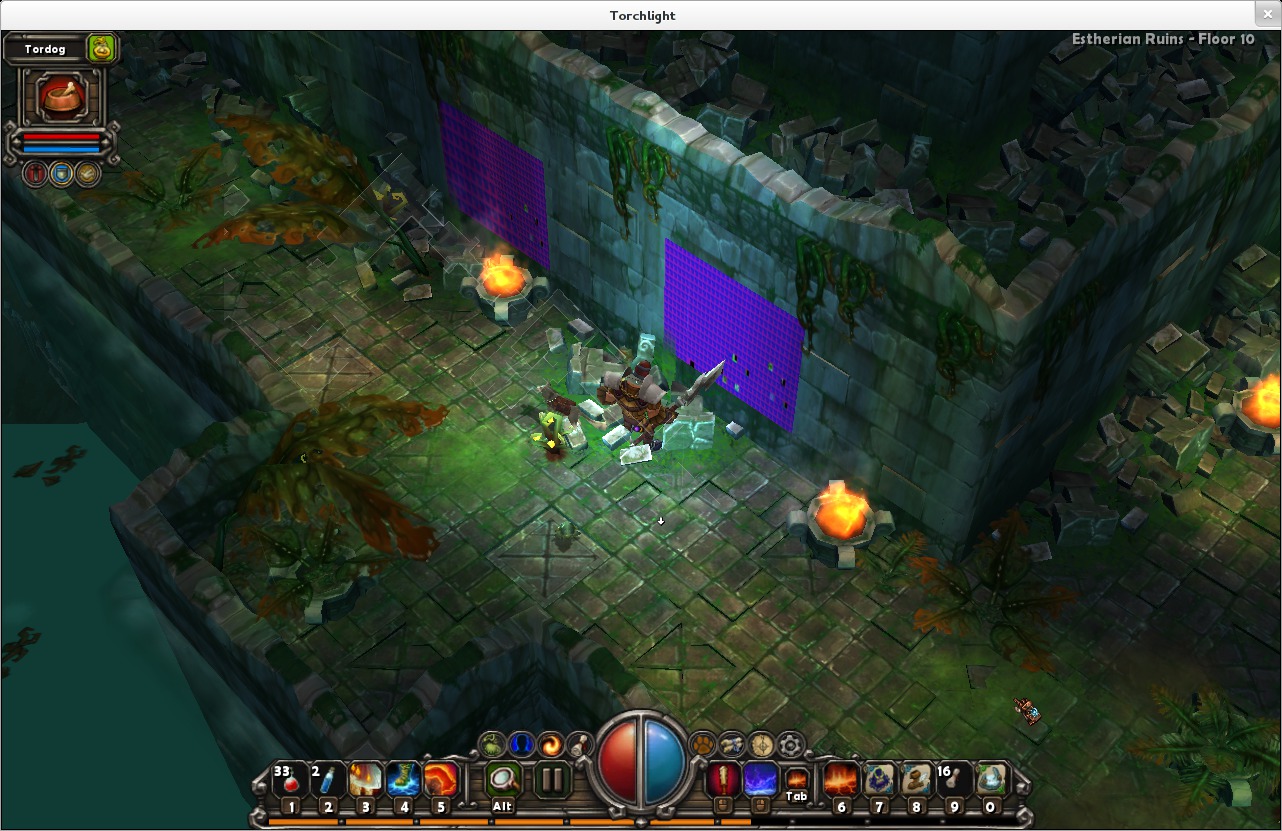Activate the skill in hotbar slot 3

366,780
